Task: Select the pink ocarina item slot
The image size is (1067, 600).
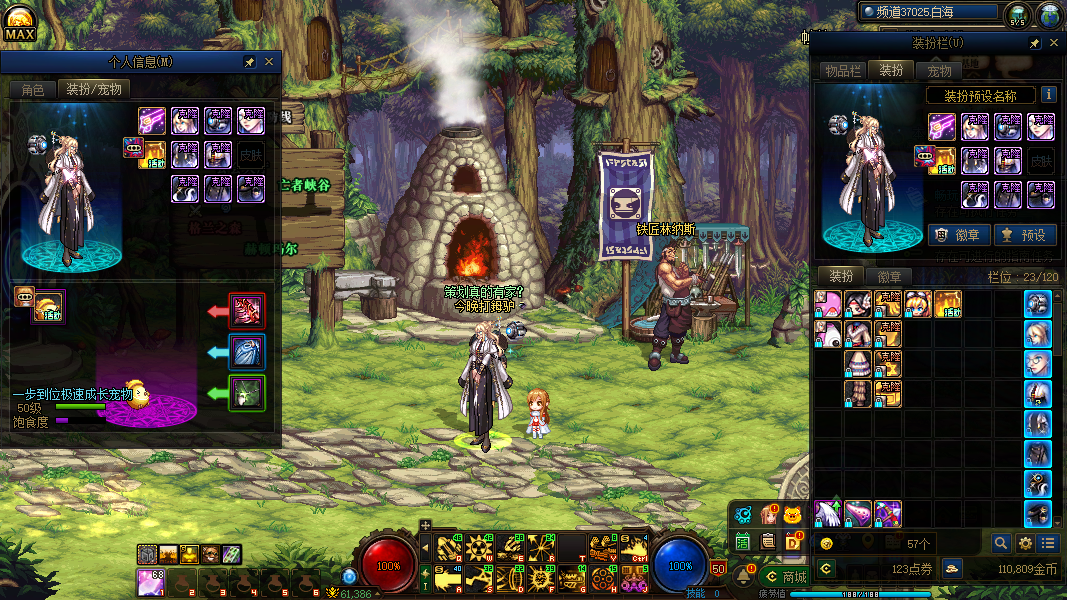Action: 858,513
